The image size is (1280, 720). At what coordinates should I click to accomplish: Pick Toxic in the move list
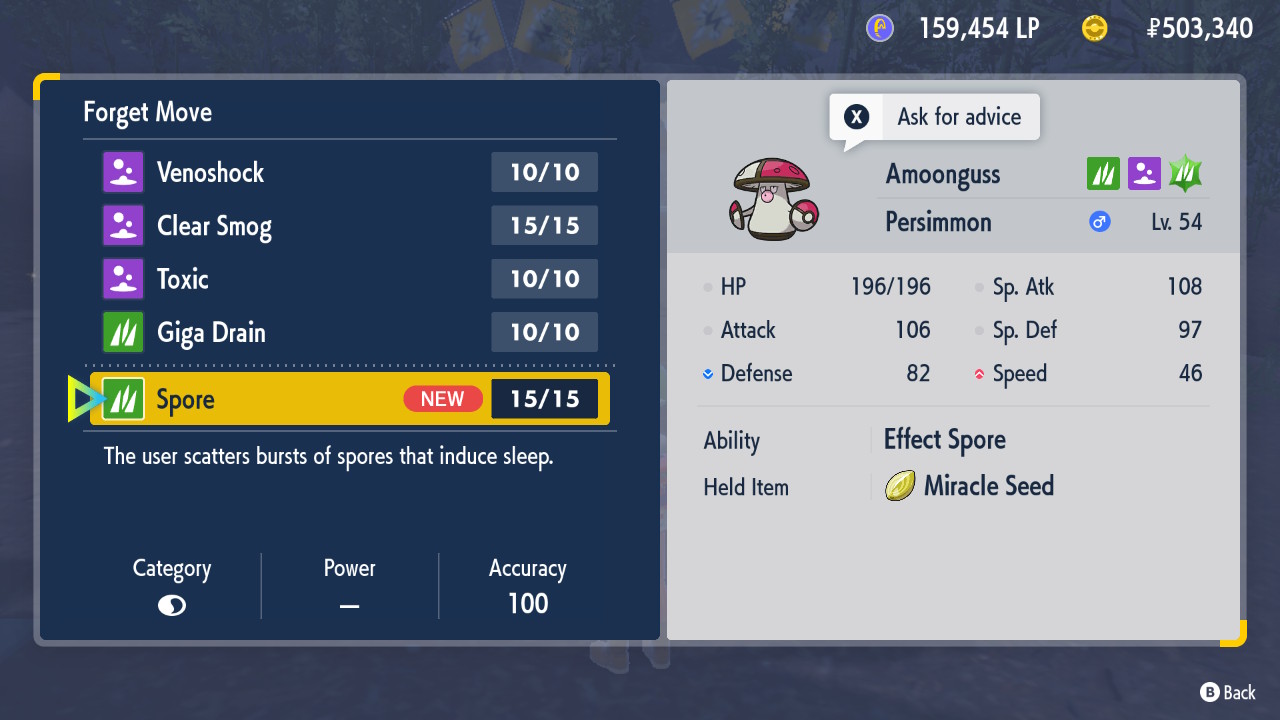[350, 279]
